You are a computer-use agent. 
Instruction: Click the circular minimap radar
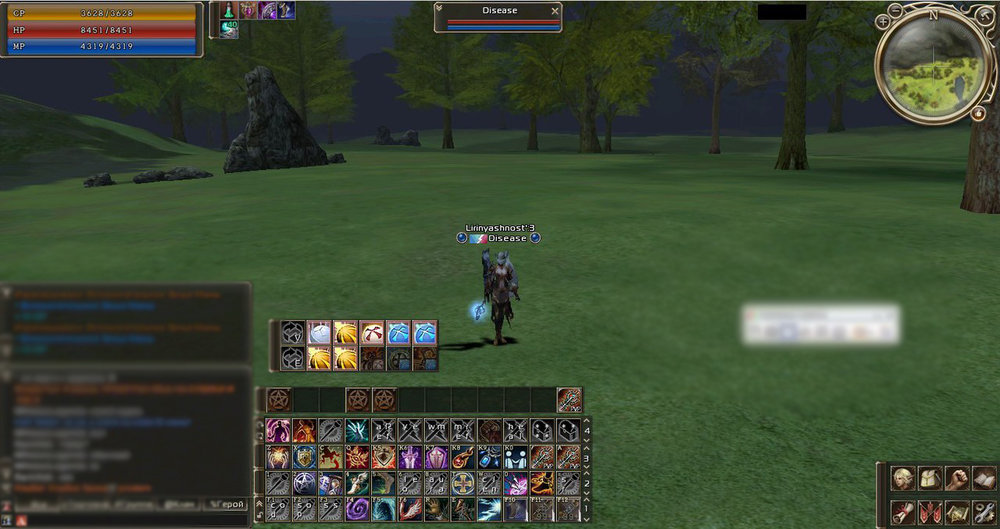click(x=932, y=68)
